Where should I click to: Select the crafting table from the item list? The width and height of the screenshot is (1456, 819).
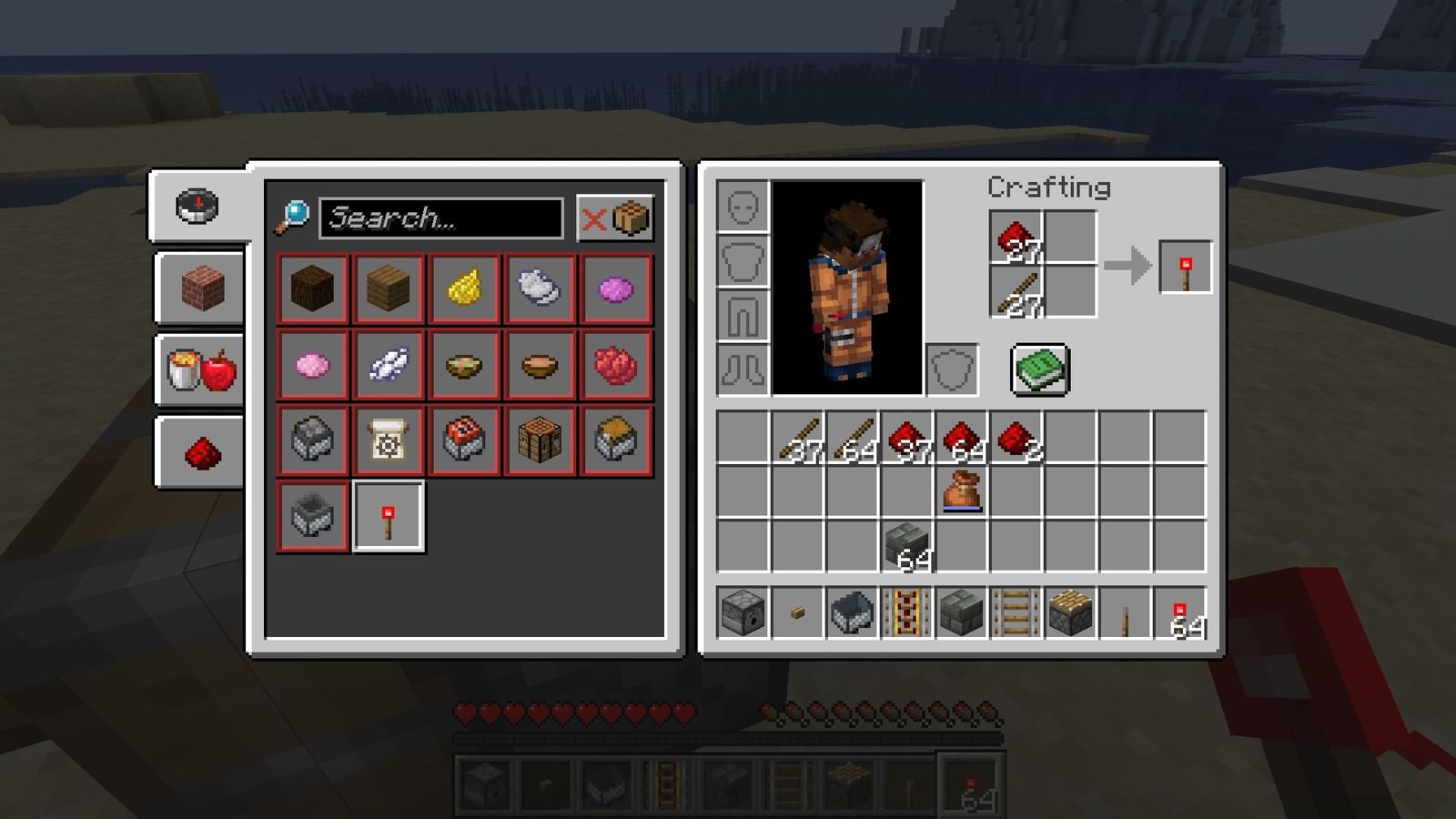pyautogui.click(x=541, y=441)
